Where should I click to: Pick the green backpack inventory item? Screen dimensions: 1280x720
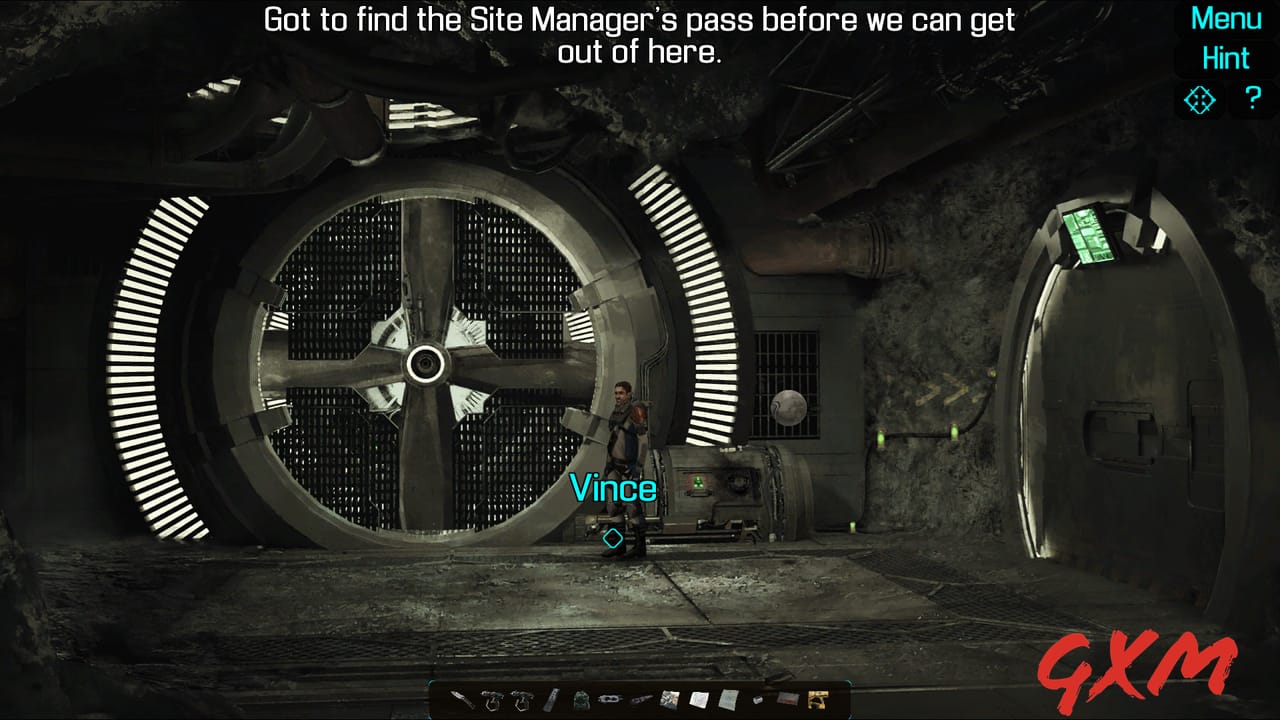click(x=580, y=699)
